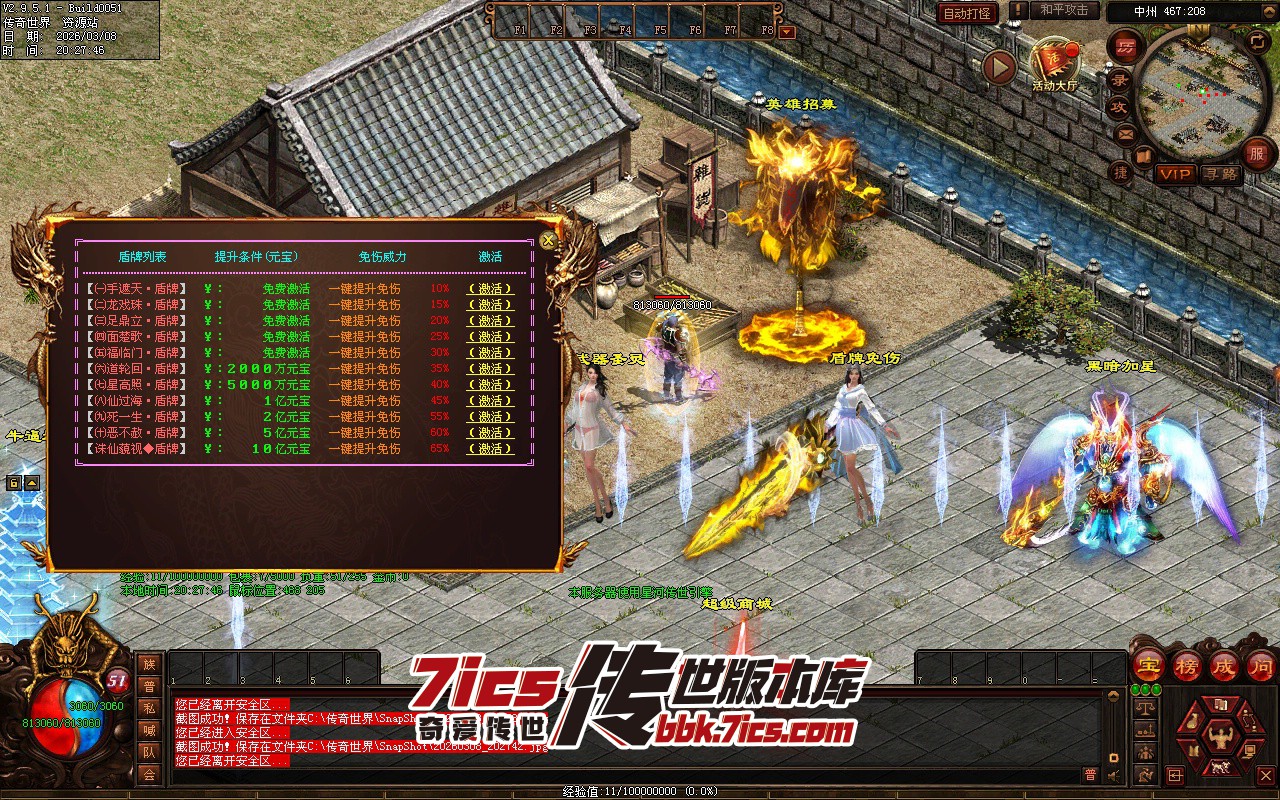Select the 私 private chat channel
Viewport: 1280px width, 800px height.
point(149,708)
